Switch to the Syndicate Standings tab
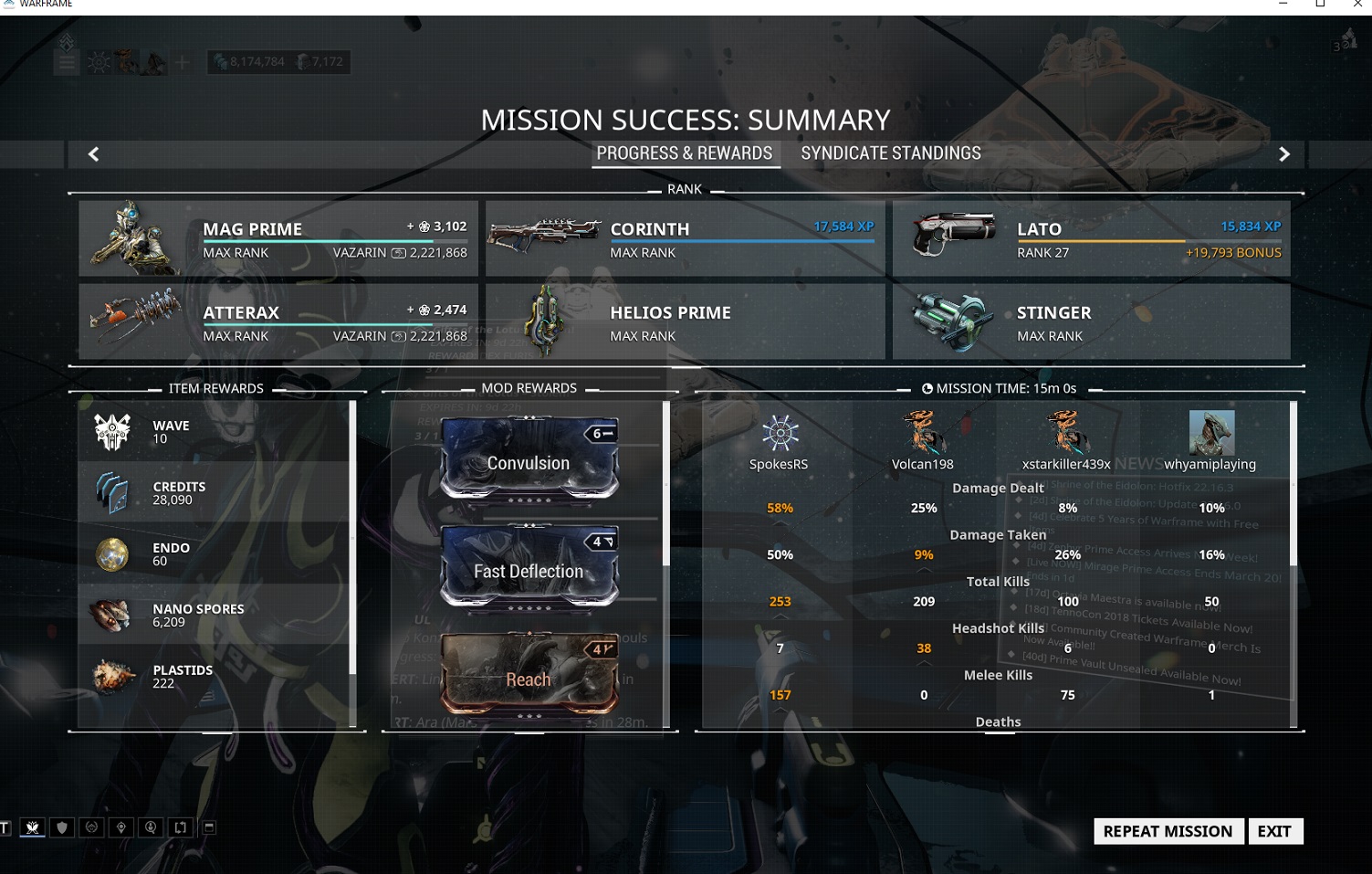1372x874 pixels. (890, 153)
